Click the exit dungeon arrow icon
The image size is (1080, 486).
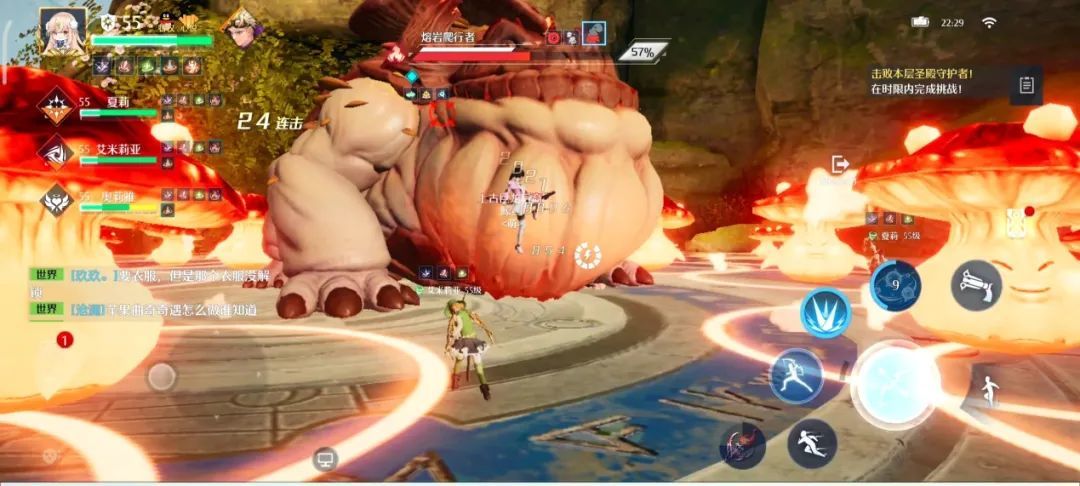coord(840,164)
